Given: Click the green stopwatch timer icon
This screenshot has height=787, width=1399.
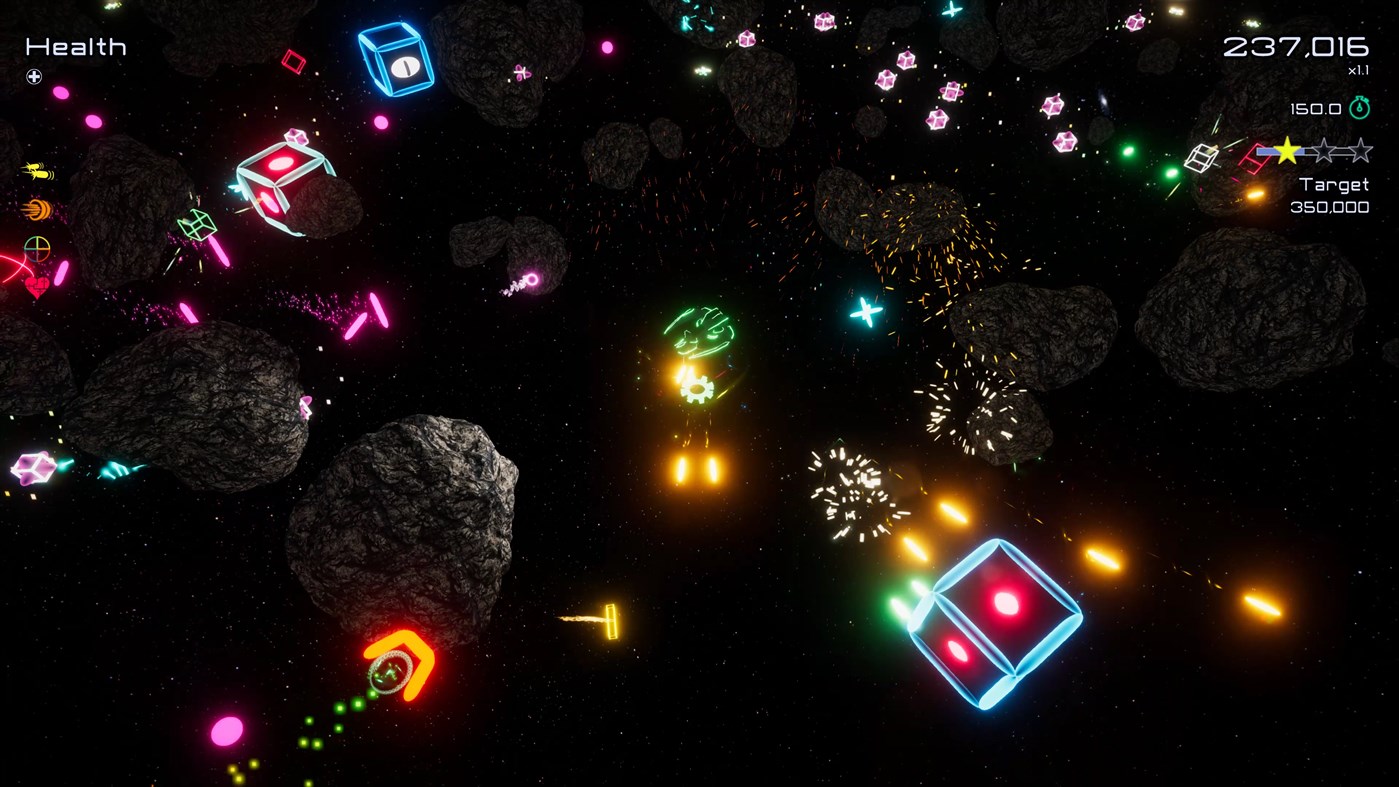Looking at the screenshot, I should click(1360, 108).
